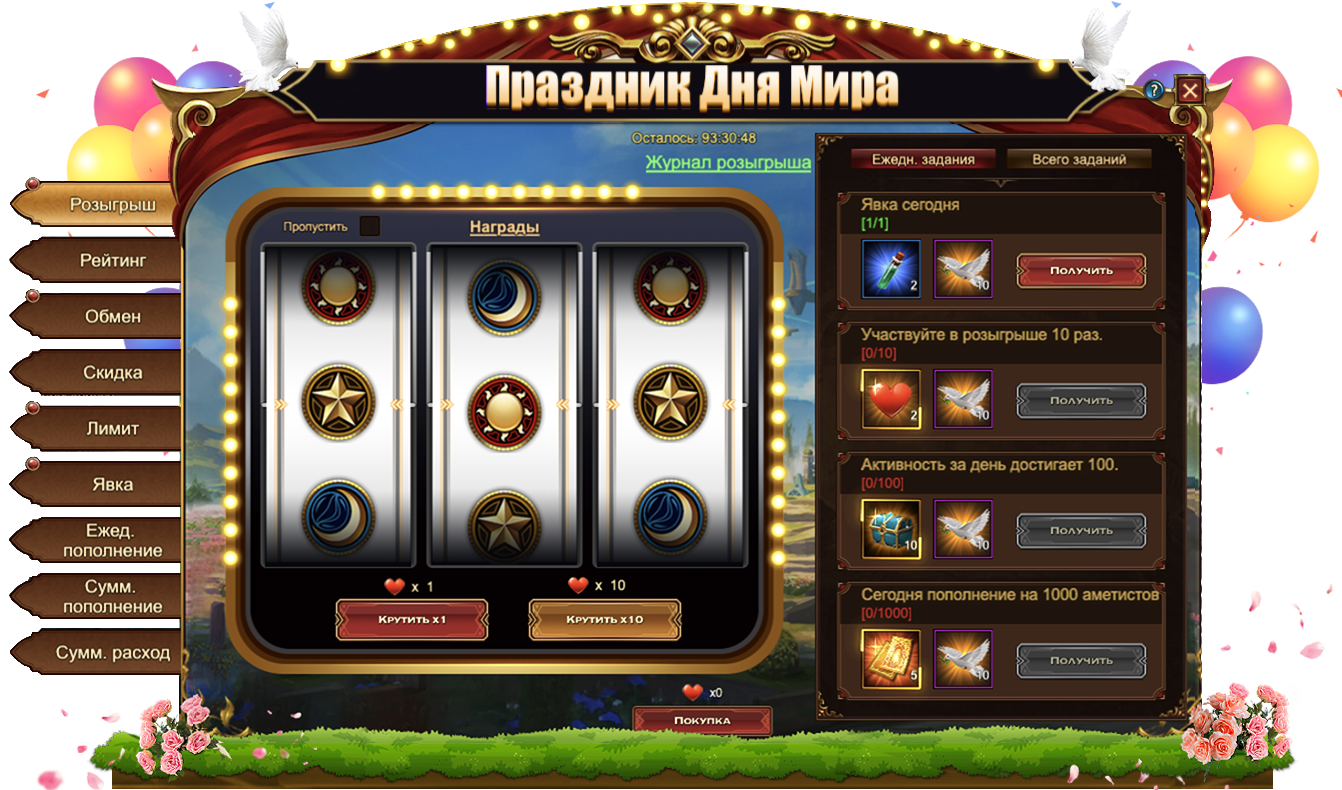Switch to the Обмен tab

pyautogui.click(x=112, y=317)
